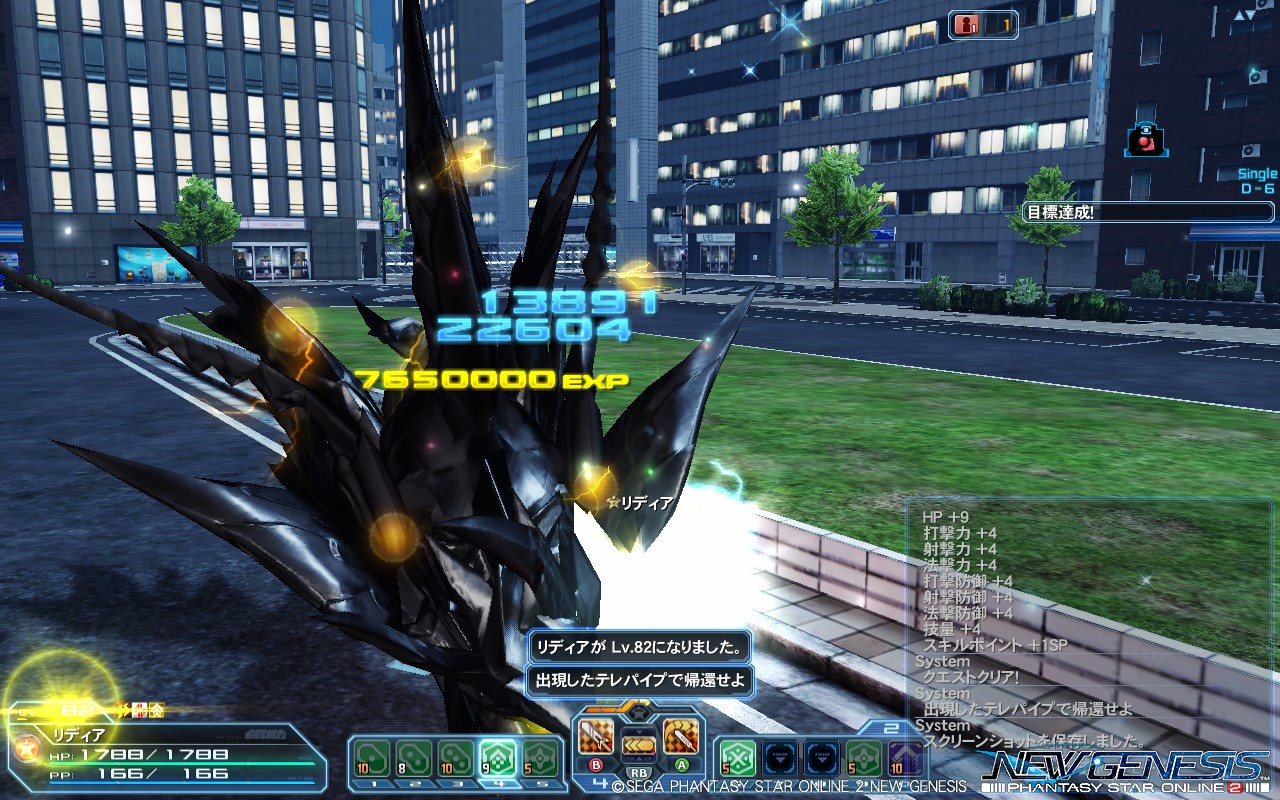
Task: Click the purple skill icon with count 10
Action: tap(906, 757)
